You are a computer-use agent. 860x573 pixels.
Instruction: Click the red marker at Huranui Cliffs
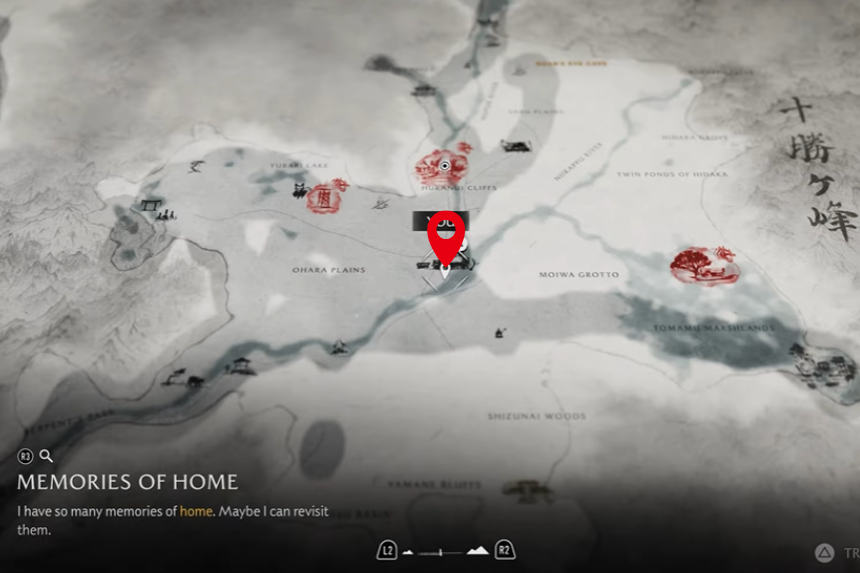444,167
